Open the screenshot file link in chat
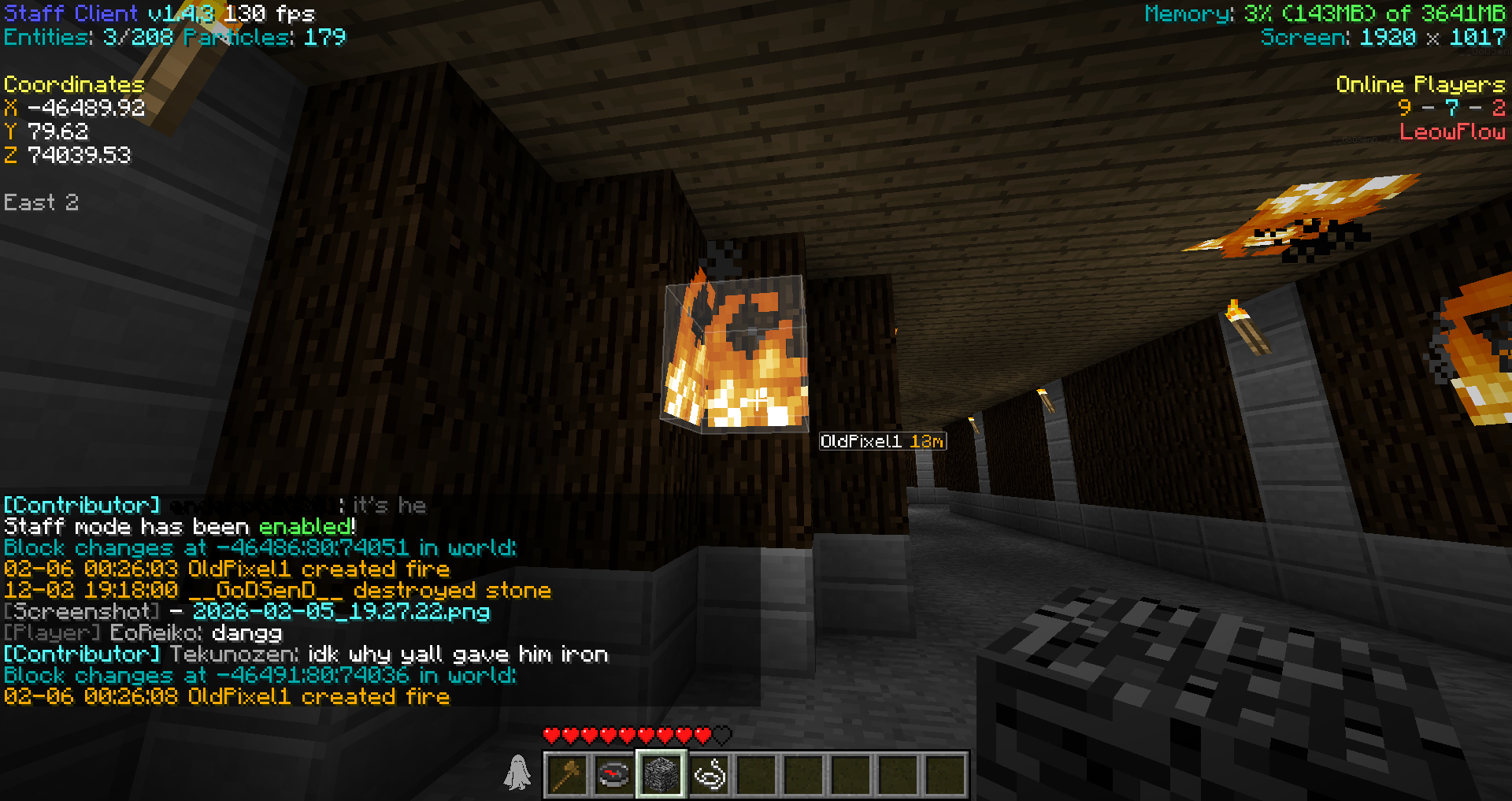Screen dimensions: 1512x801 click(x=341, y=611)
